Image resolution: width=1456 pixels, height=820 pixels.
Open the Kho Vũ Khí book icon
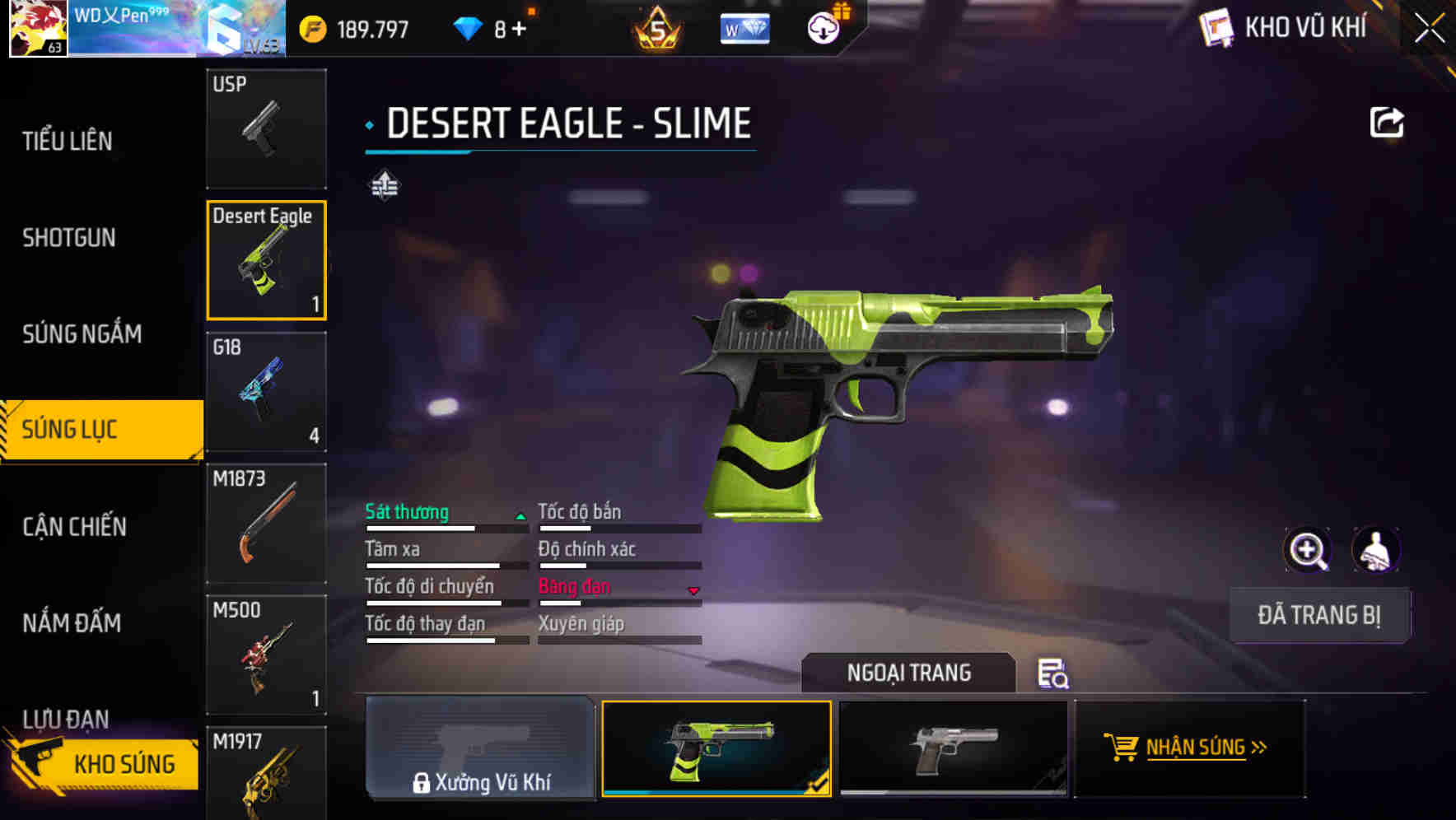[x=1216, y=27]
